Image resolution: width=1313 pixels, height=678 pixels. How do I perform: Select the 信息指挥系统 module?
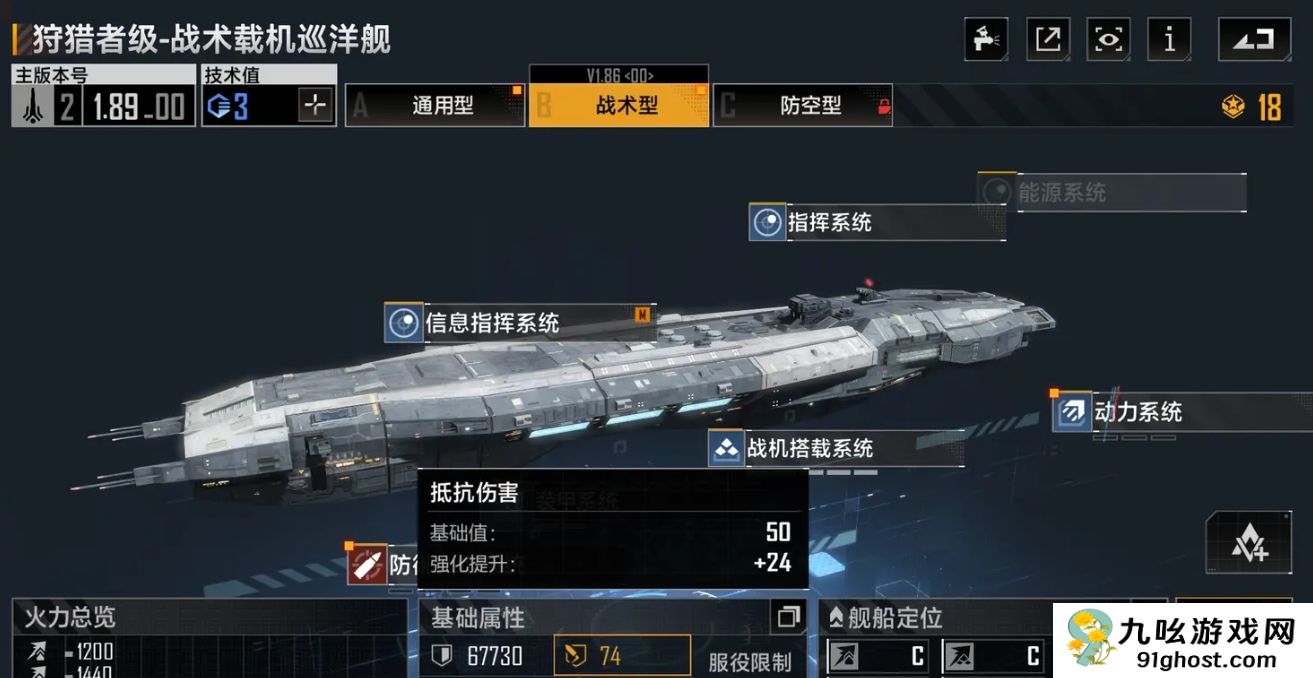(x=492, y=323)
